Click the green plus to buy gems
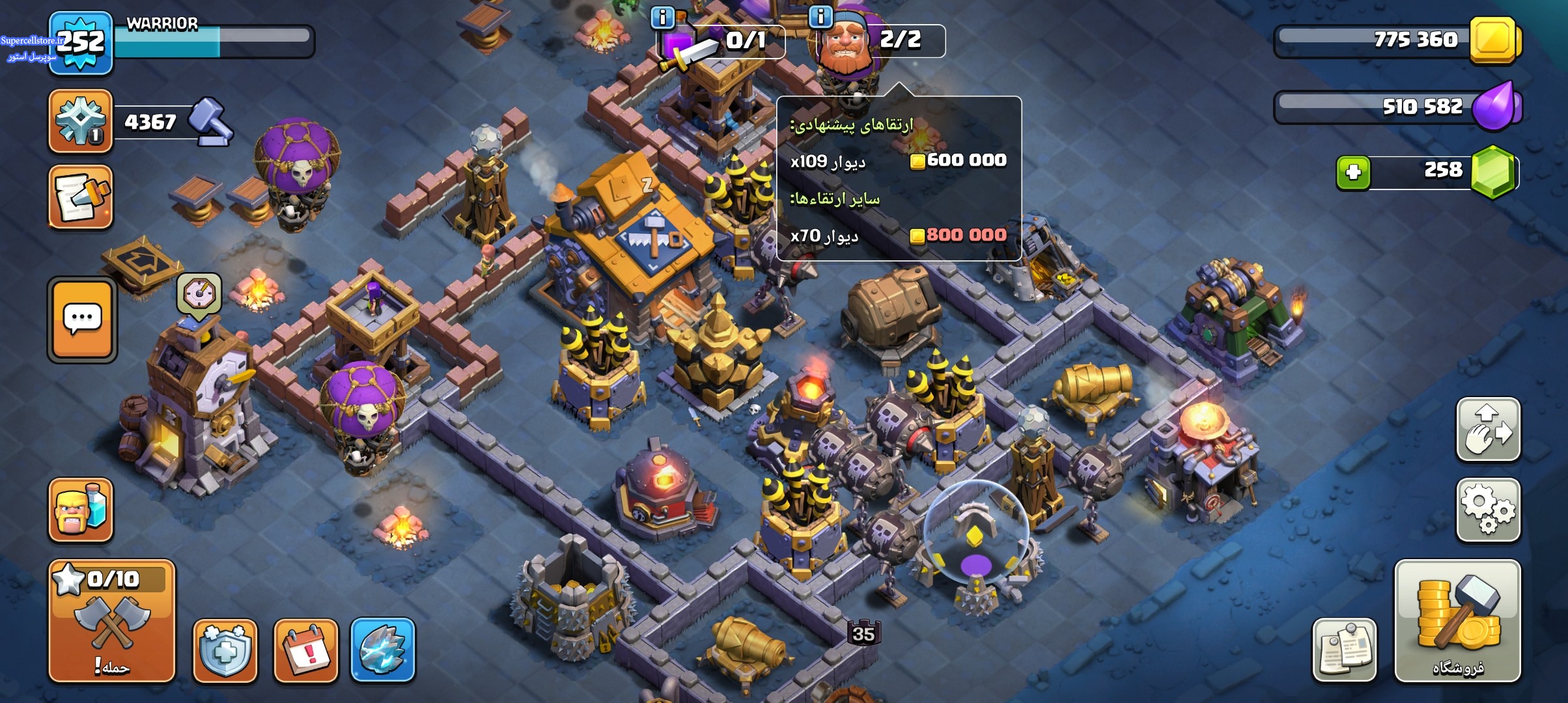The image size is (1568, 703). point(1353,172)
